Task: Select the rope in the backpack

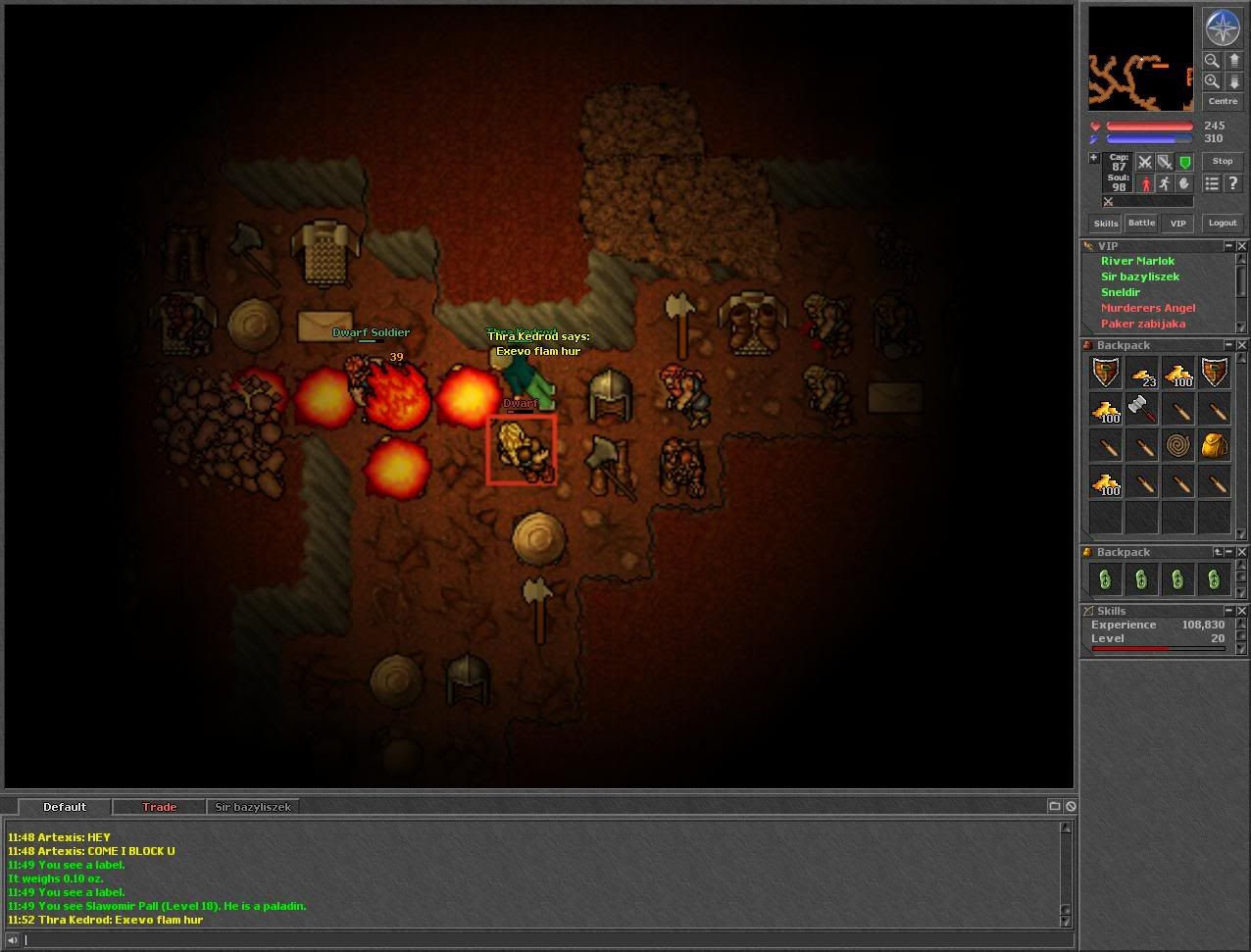Action: tap(1177, 446)
